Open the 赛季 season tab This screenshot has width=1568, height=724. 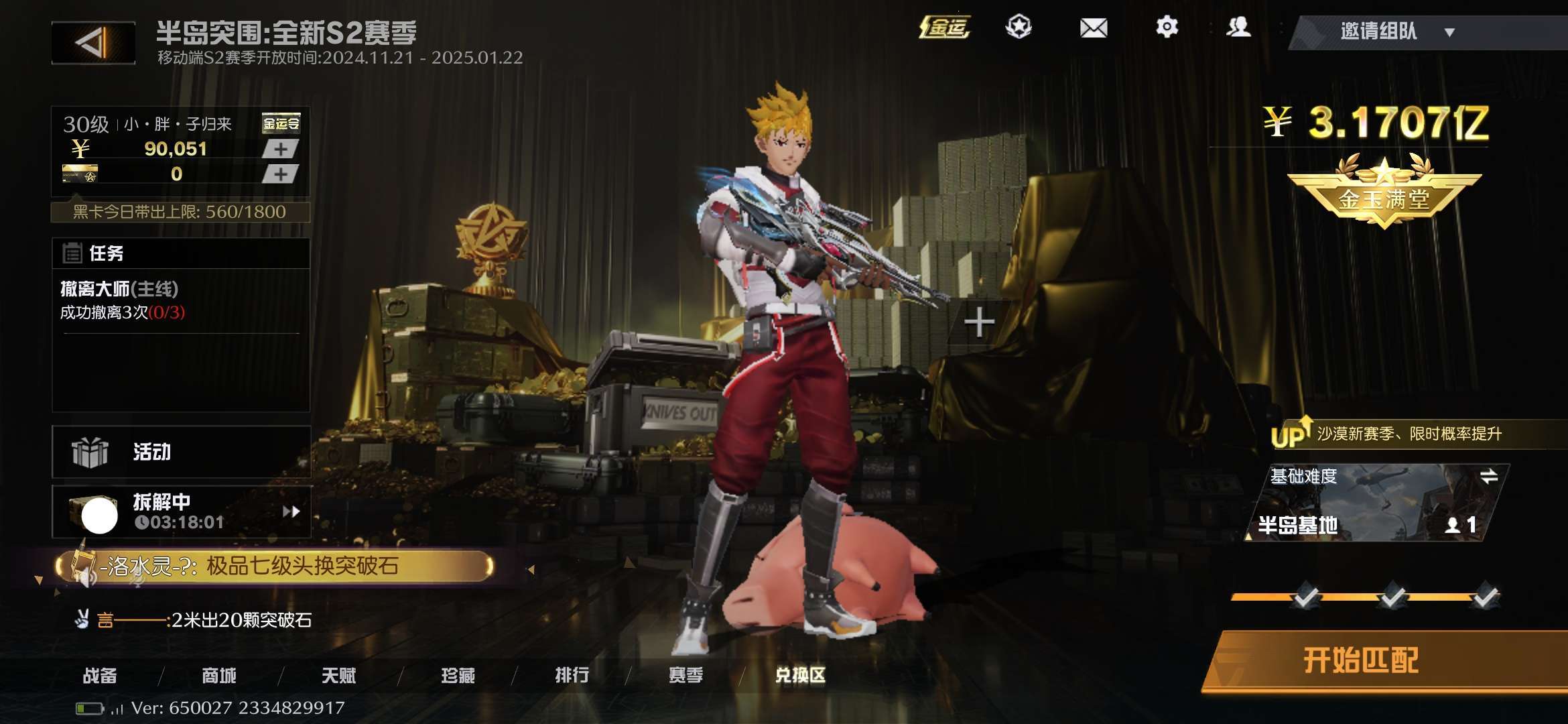(x=685, y=676)
